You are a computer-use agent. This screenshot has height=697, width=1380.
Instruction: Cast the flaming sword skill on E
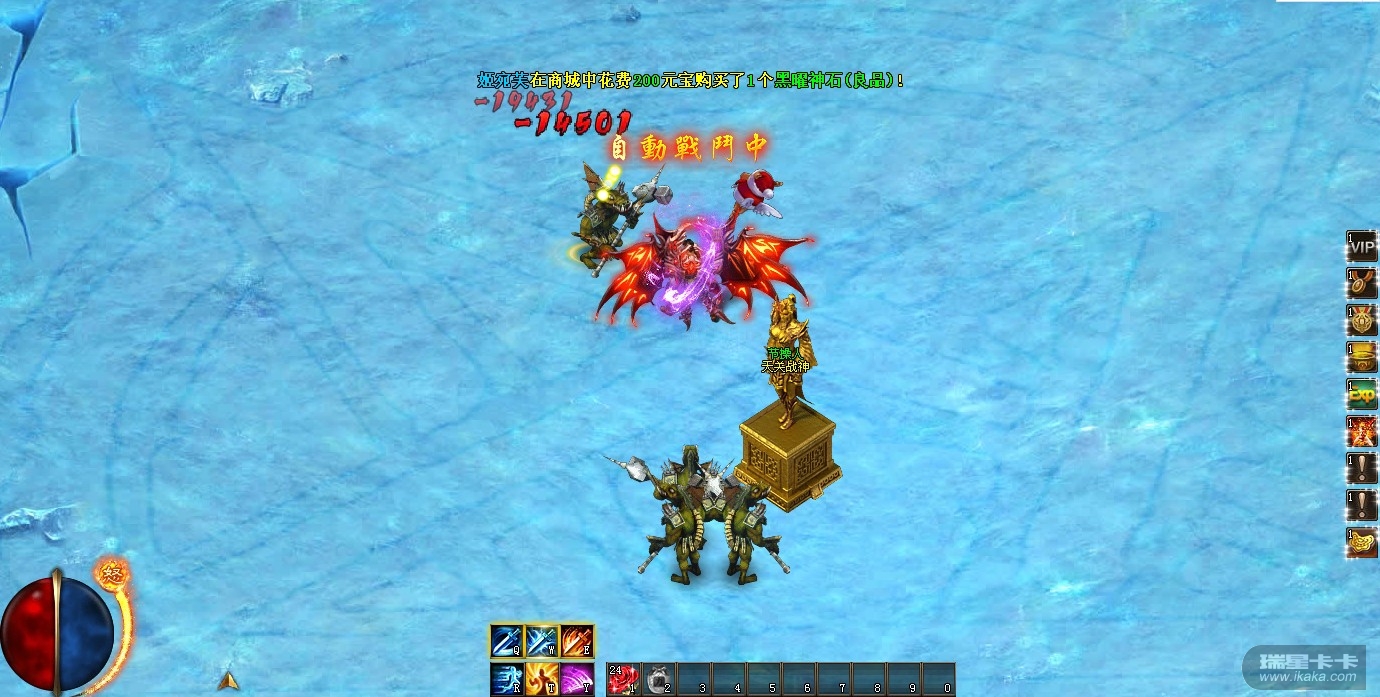[577, 641]
